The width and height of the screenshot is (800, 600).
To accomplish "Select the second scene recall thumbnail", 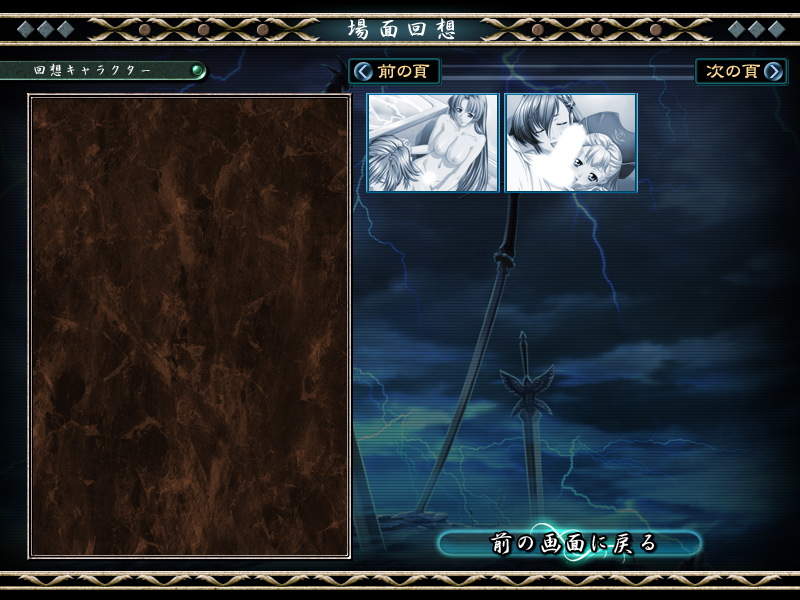I will pos(571,143).
